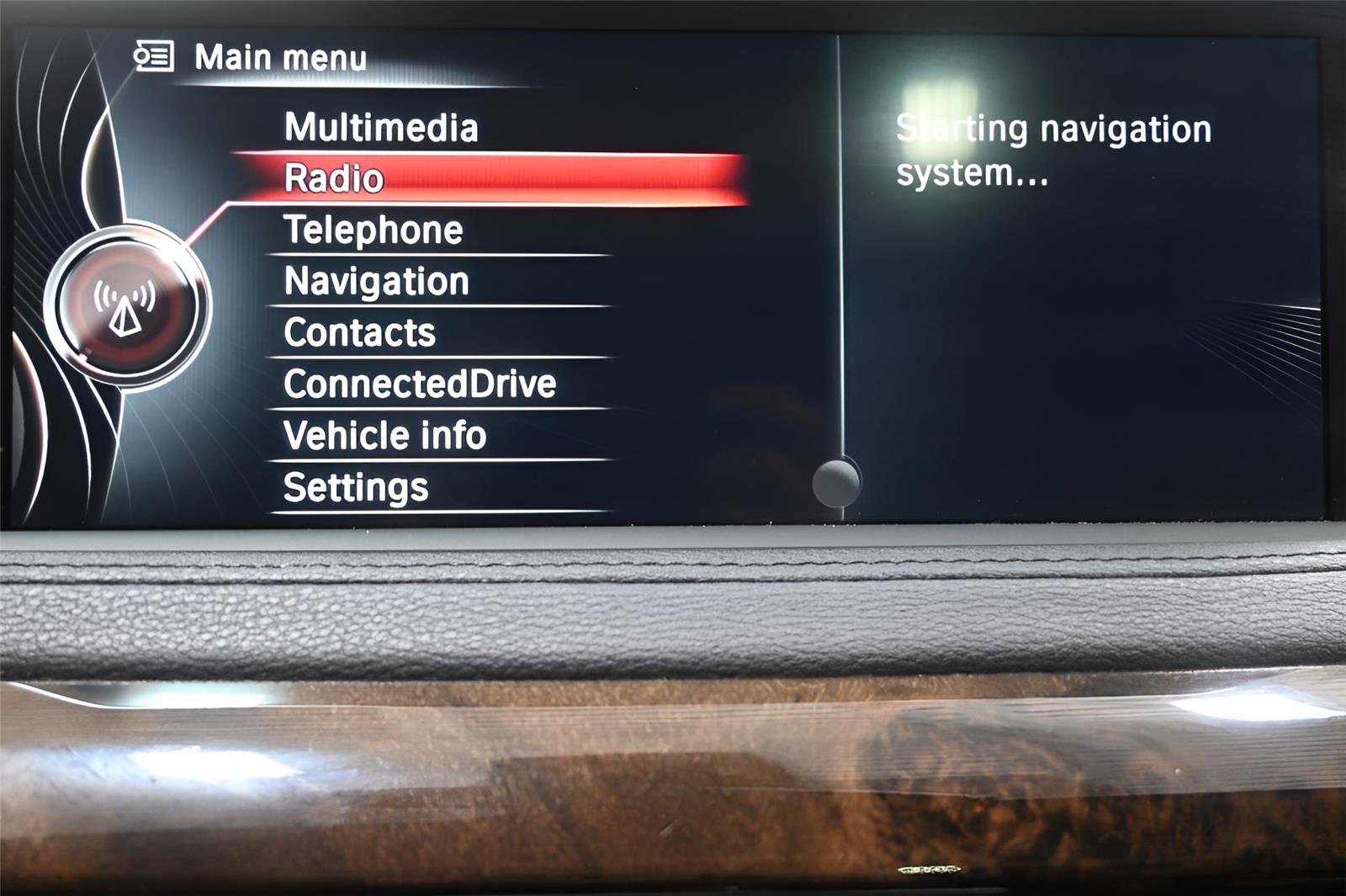The height and width of the screenshot is (896, 1346).
Task: Select ConnectedDrive in the menu list
Action: (x=418, y=384)
